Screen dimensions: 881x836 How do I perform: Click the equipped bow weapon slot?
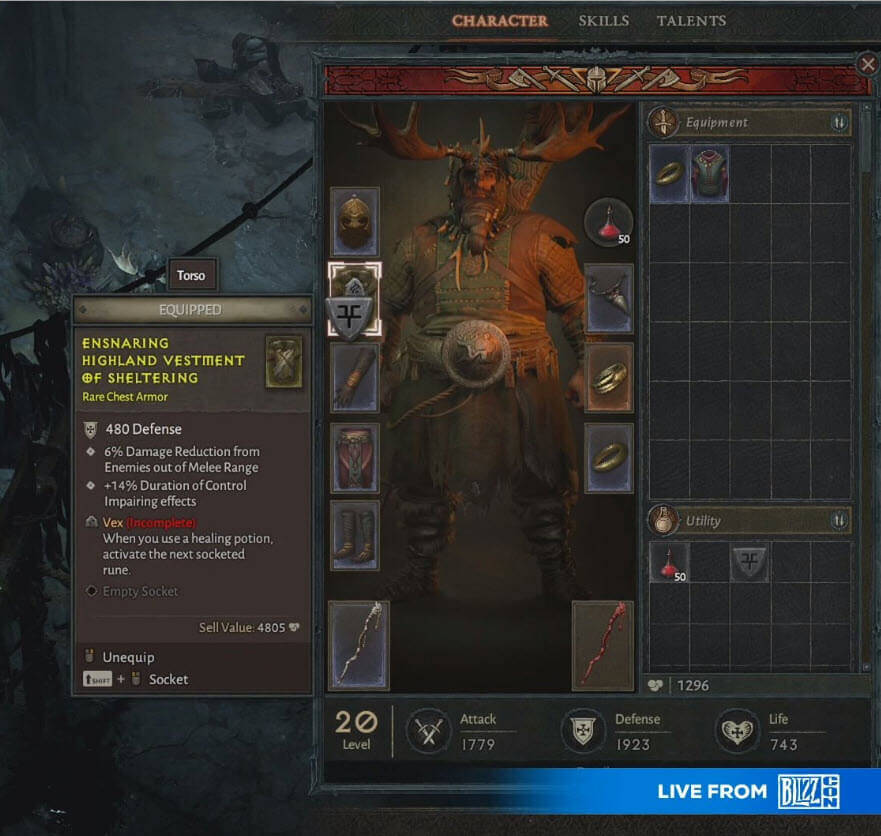[359, 645]
